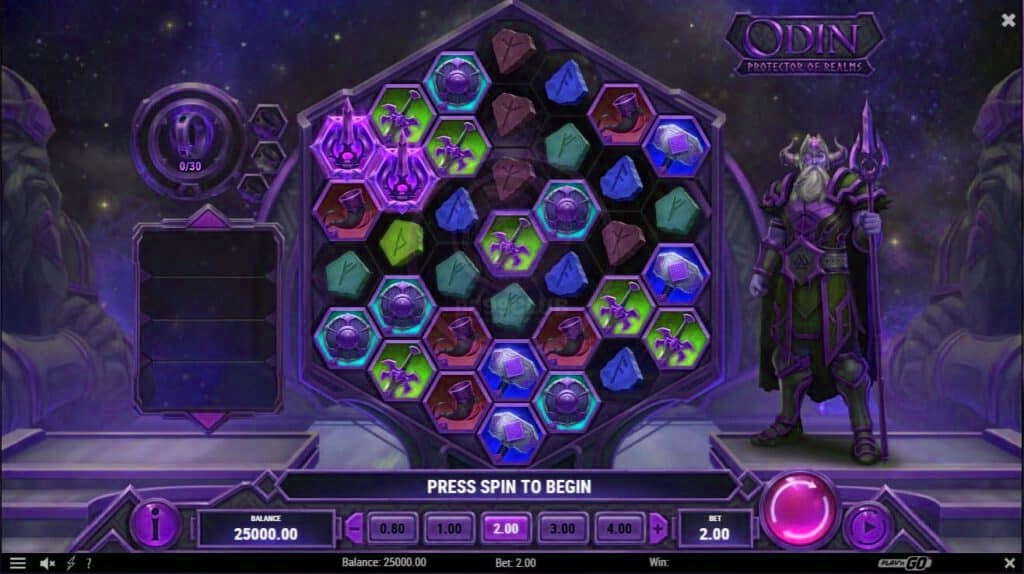
Task: Set the bet to 4.00
Action: click(617, 527)
